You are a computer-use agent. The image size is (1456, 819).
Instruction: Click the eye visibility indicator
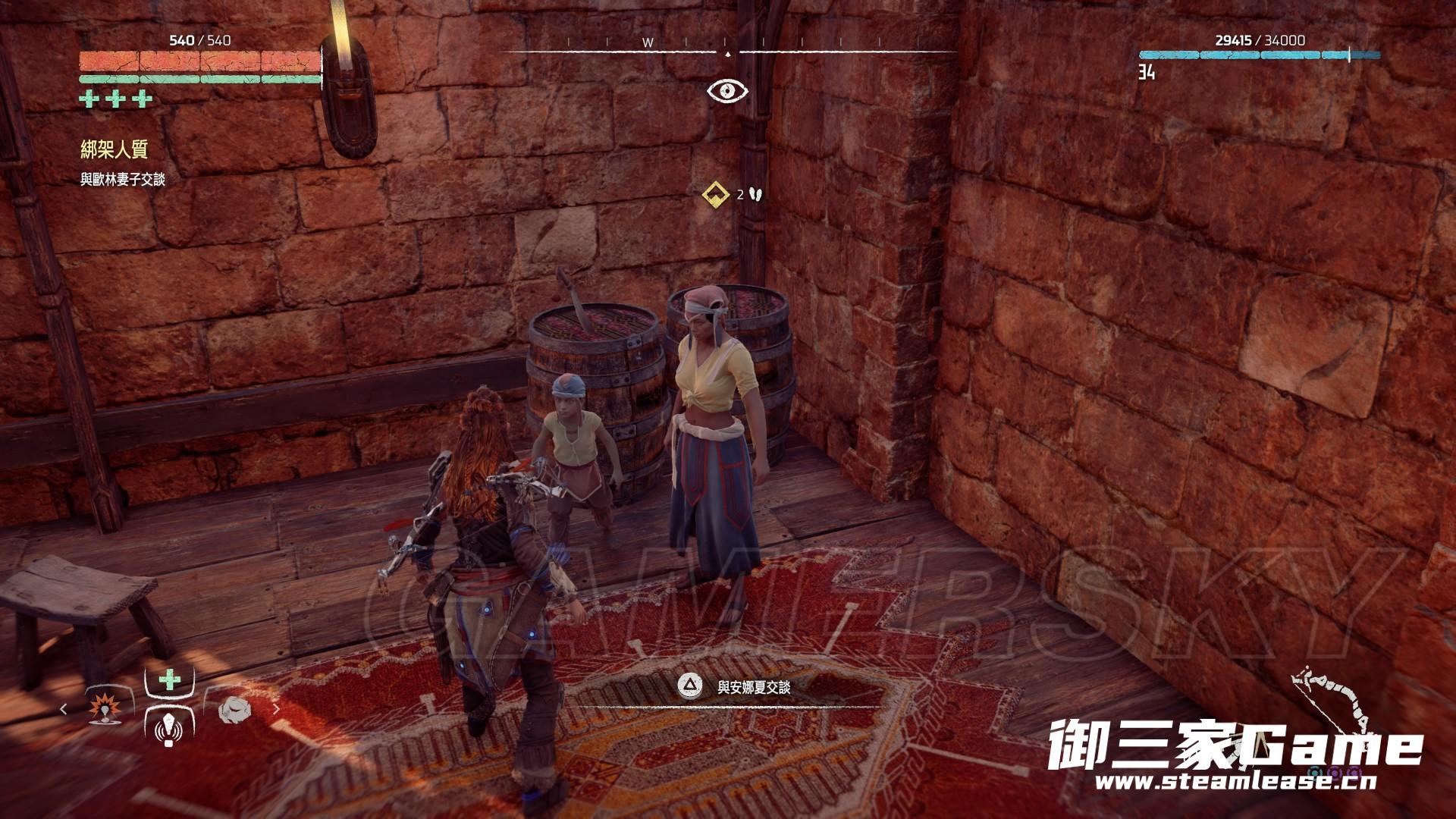point(727,91)
